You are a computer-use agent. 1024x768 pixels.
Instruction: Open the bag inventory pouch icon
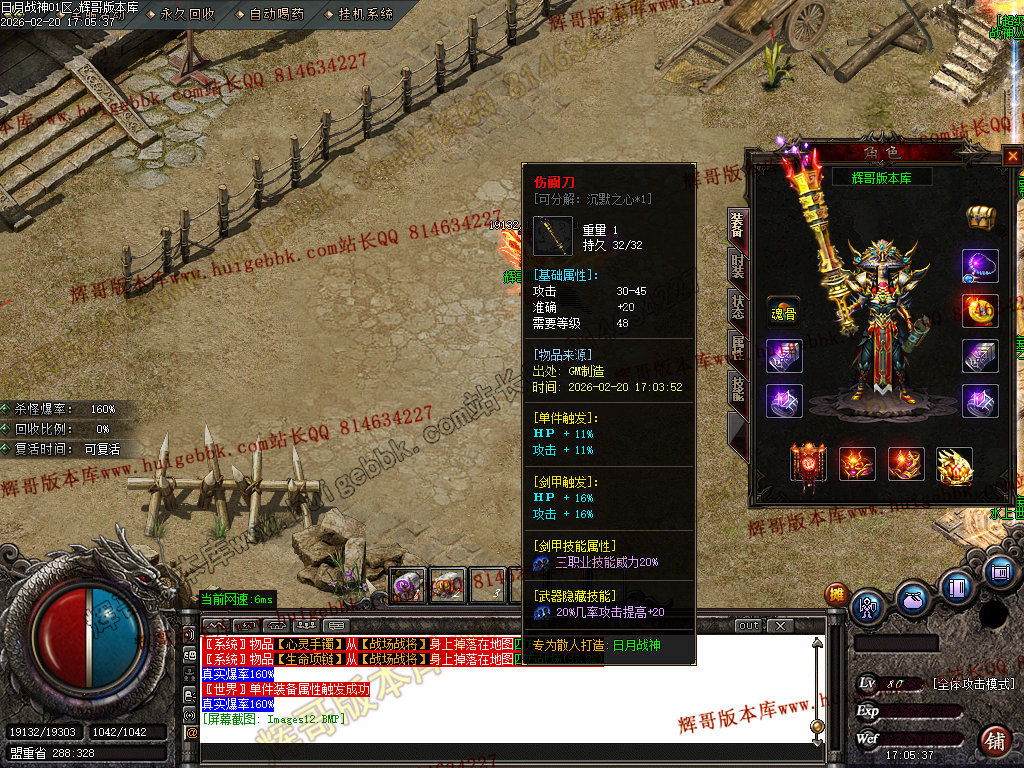[911, 601]
